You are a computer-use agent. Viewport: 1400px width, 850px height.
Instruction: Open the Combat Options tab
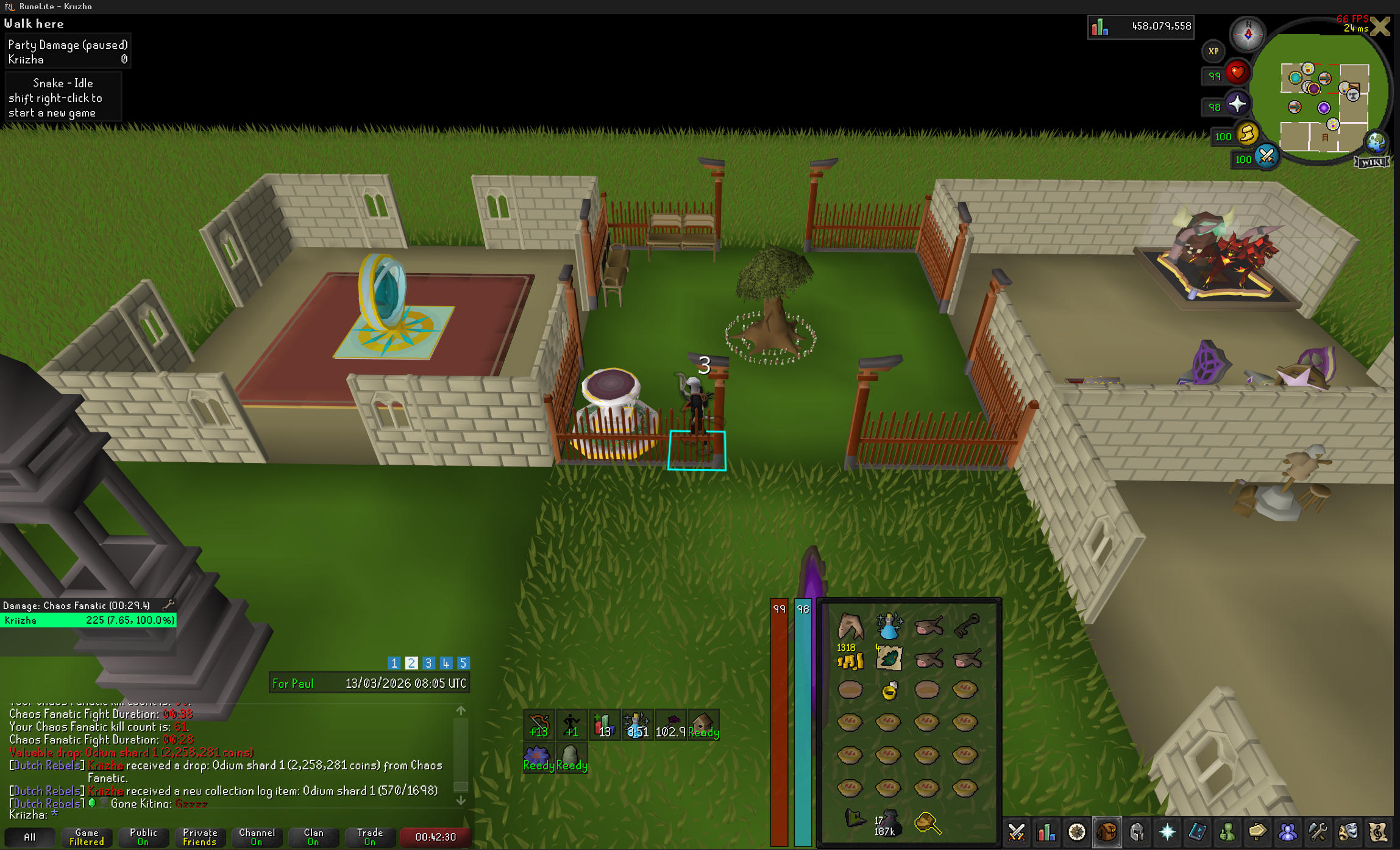[1016, 832]
